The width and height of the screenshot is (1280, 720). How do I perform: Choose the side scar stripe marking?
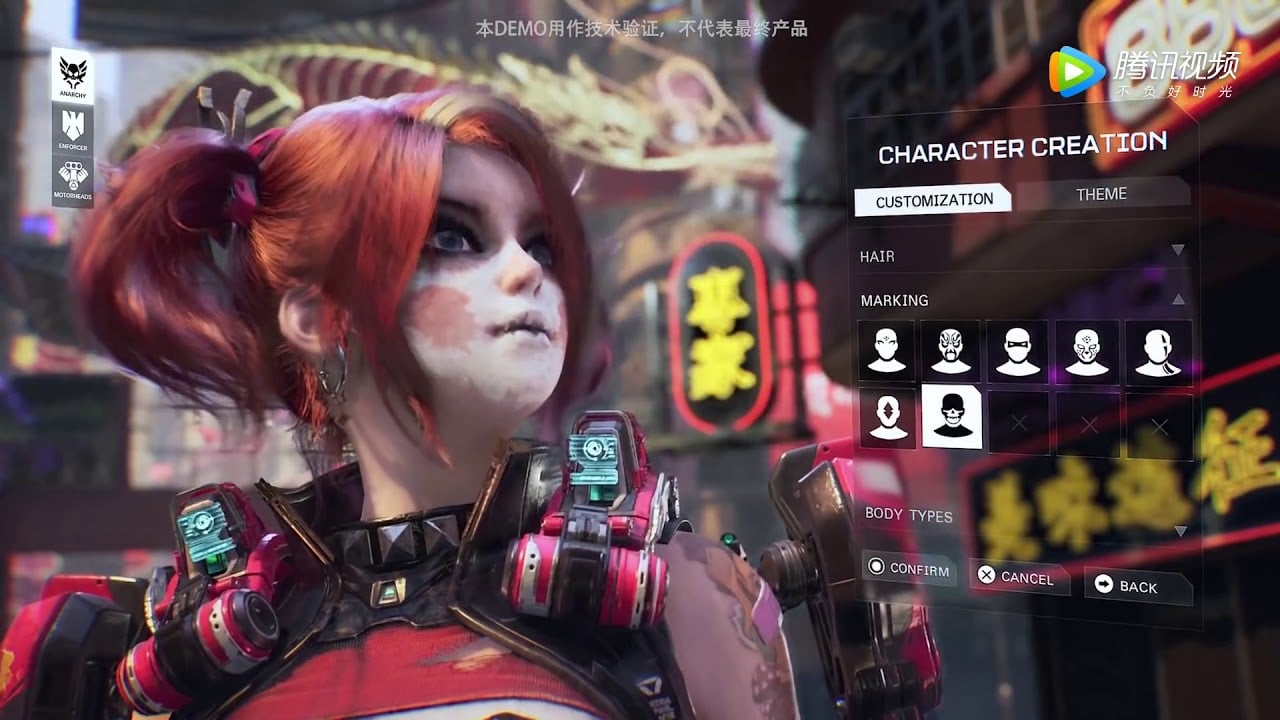tap(1159, 351)
